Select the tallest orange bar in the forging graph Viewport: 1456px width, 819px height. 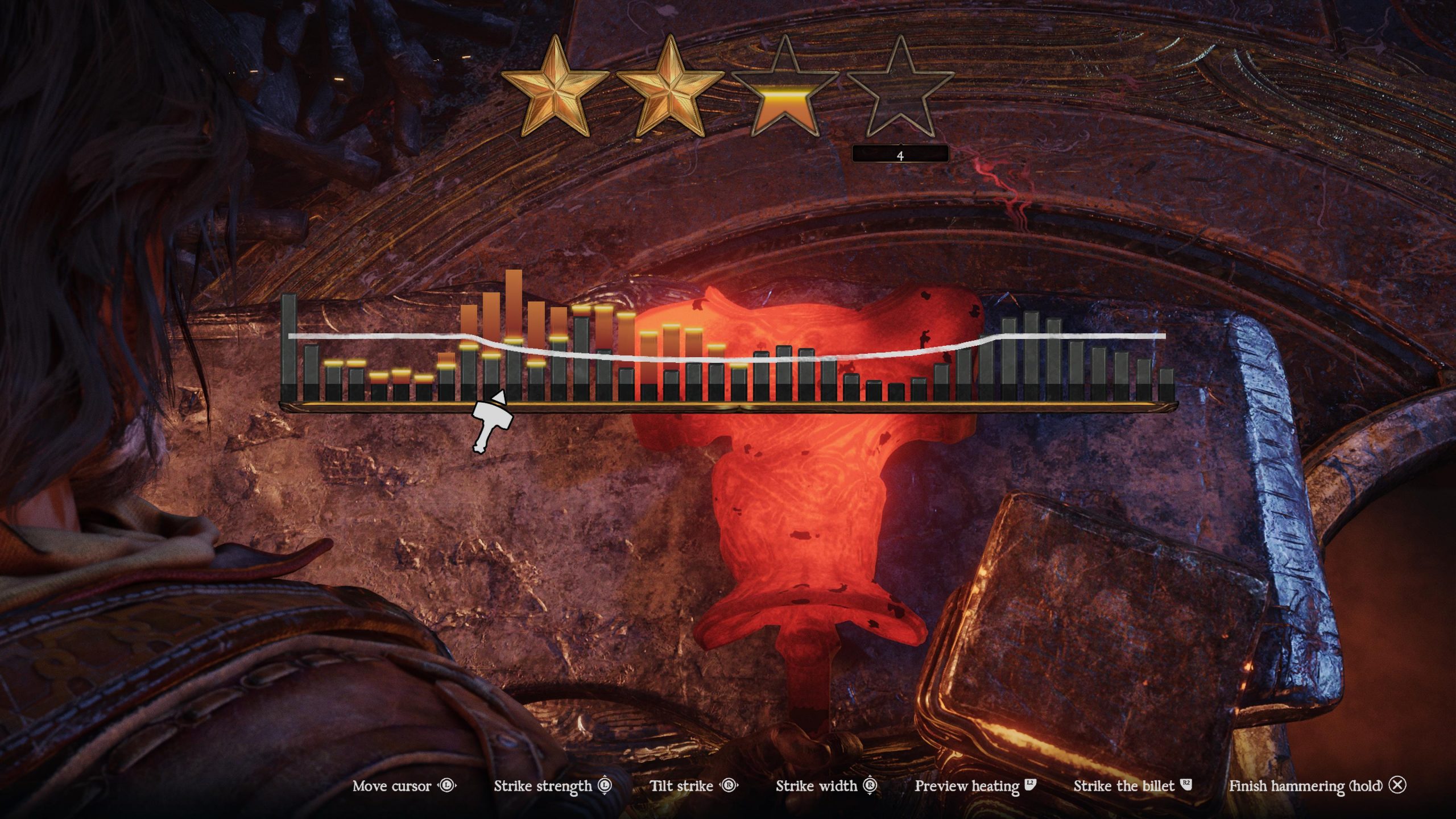514,307
